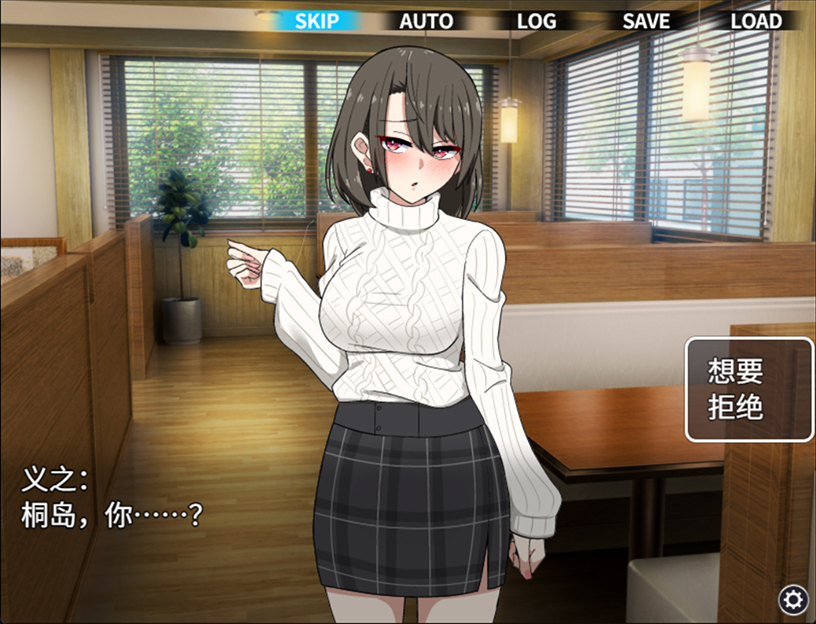
Task: Open settings via the gear icon
Action: (794, 599)
